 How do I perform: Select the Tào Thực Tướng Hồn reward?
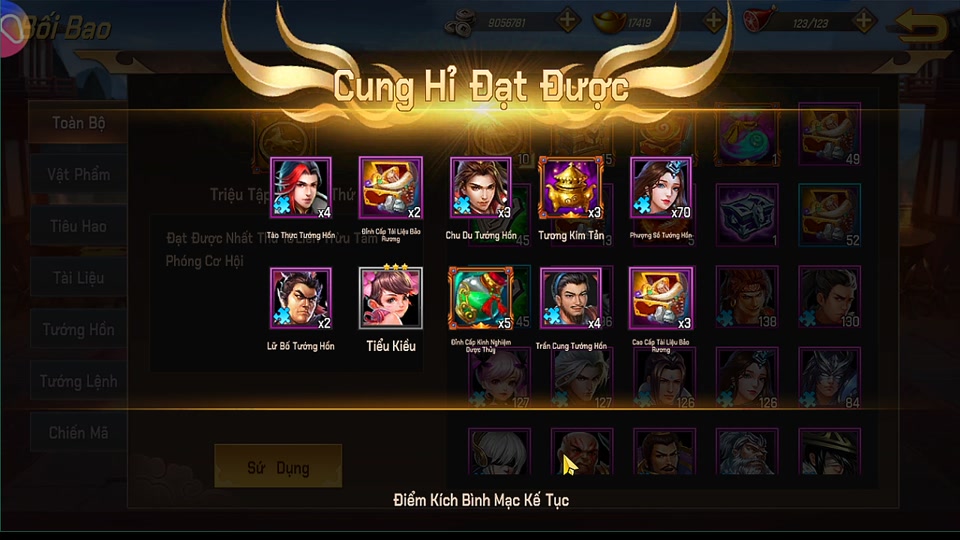coord(301,188)
